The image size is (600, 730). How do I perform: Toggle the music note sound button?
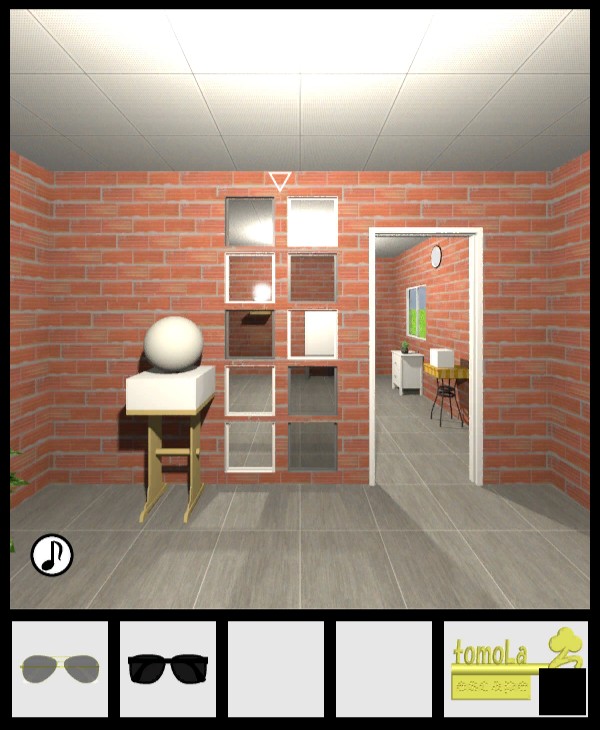[x=52, y=555]
